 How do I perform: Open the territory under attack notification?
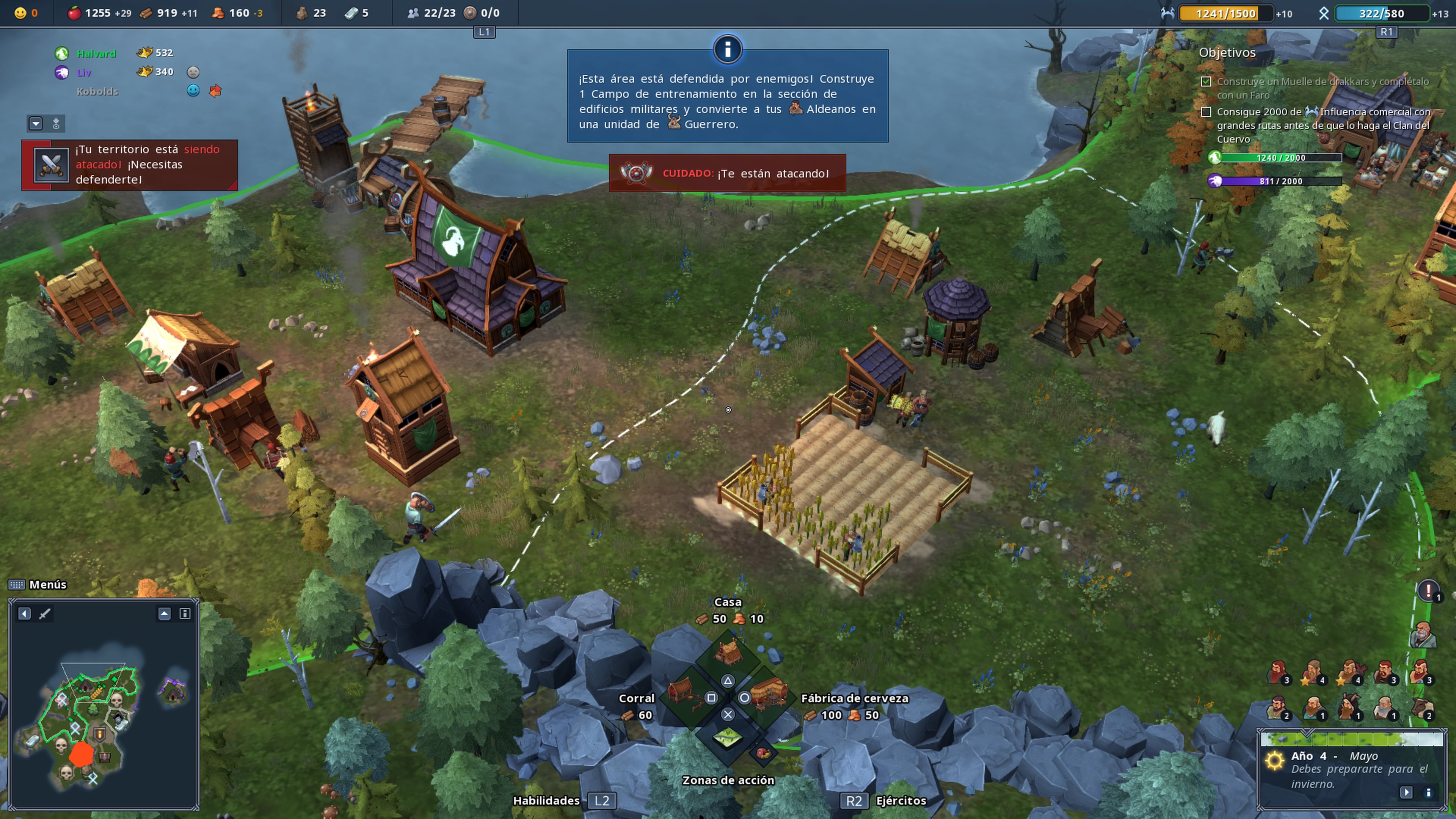pyautogui.click(x=129, y=165)
